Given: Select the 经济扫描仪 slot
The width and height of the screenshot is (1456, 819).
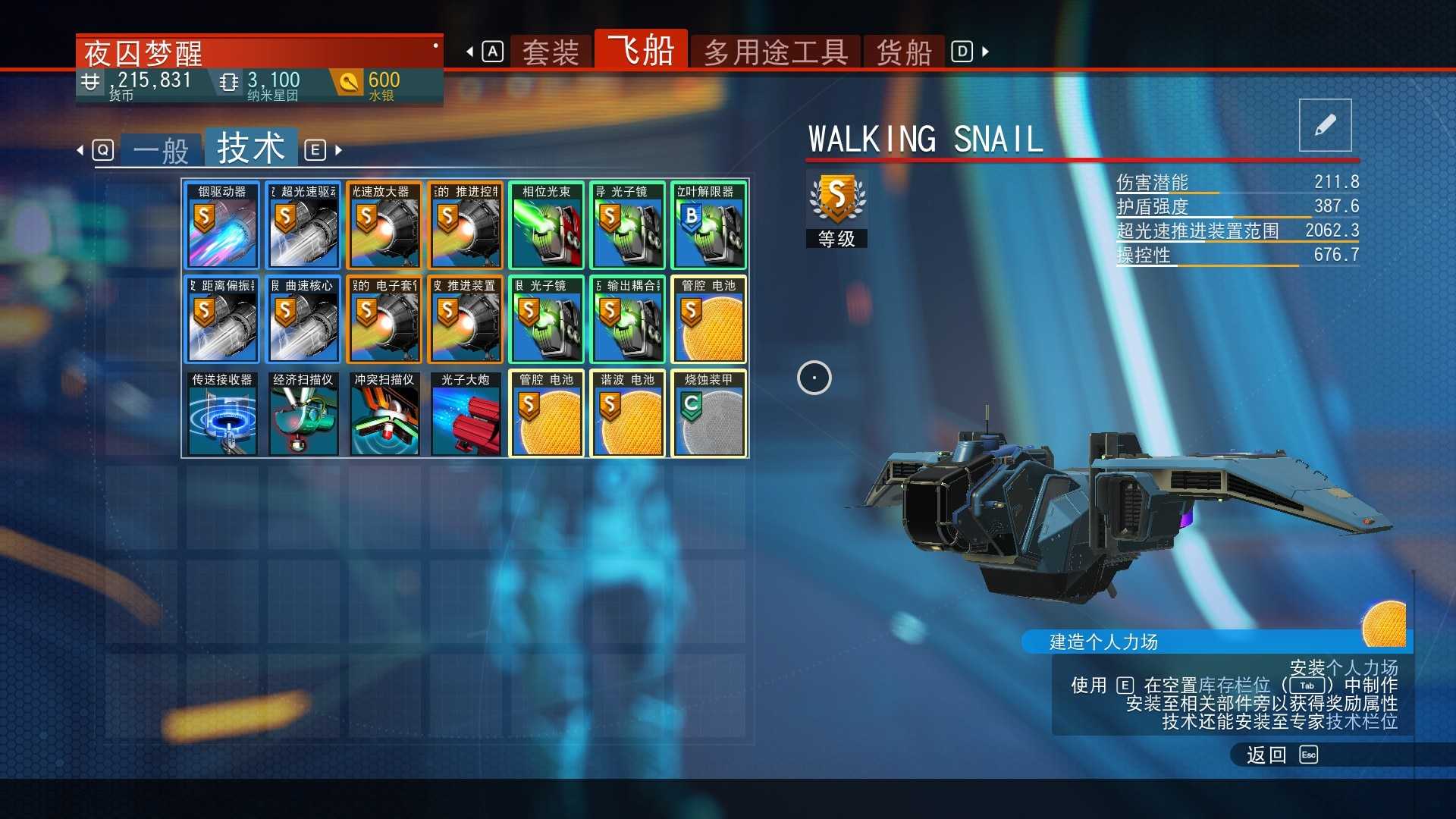Looking at the screenshot, I should click(303, 413).
